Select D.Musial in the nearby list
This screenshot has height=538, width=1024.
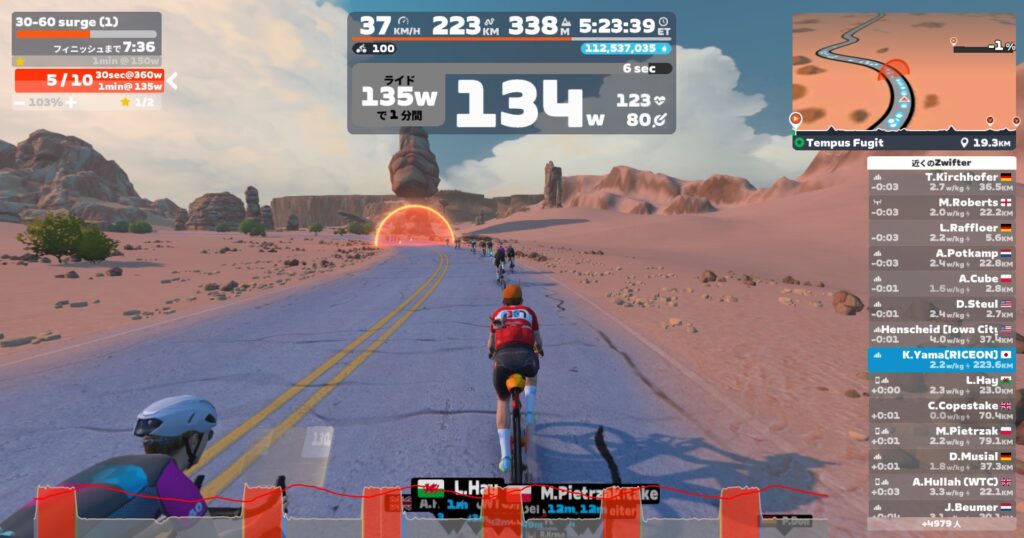[x=941, y=461]
